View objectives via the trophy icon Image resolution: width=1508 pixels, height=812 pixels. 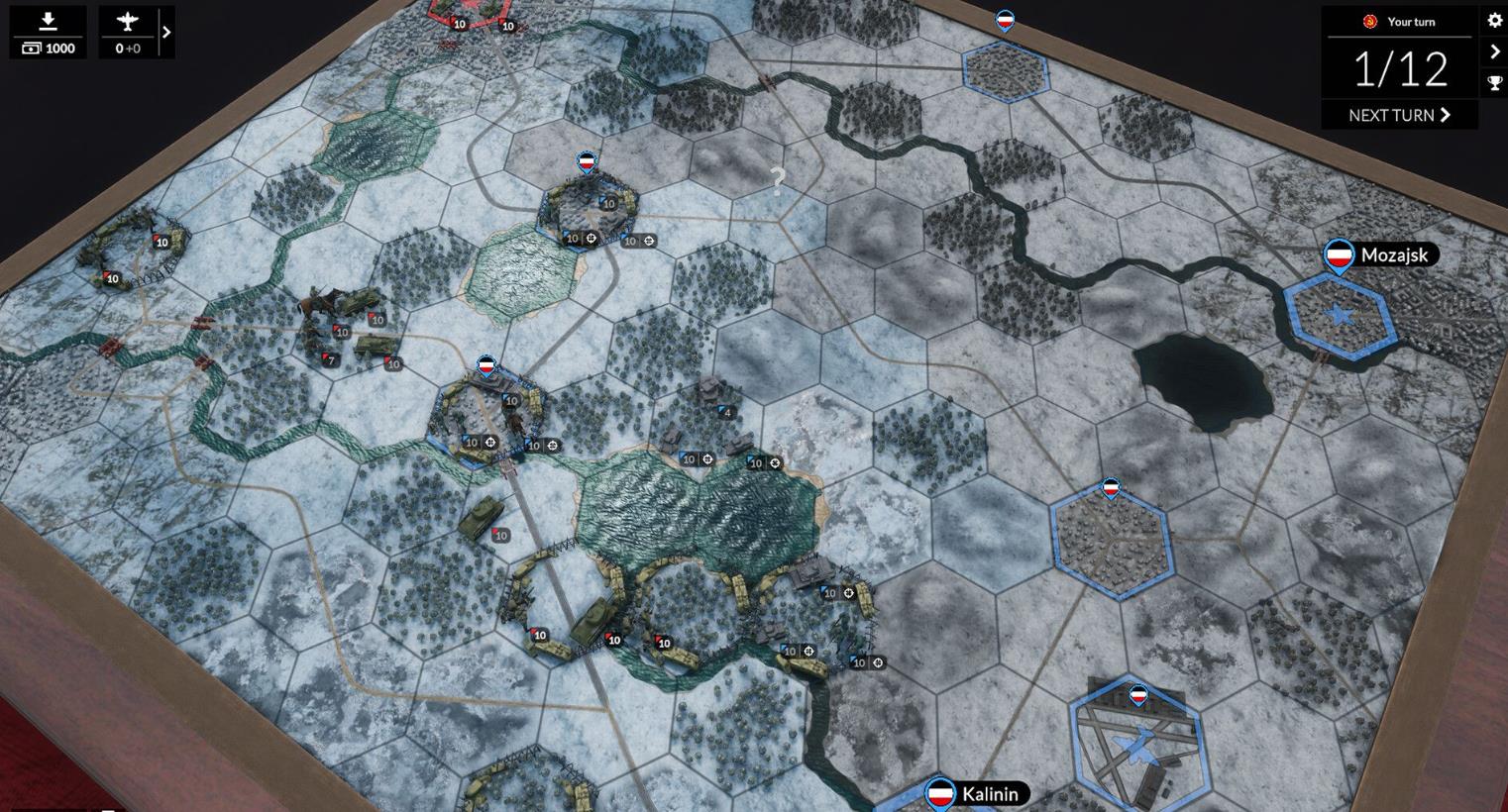(x=1495, y=83)
